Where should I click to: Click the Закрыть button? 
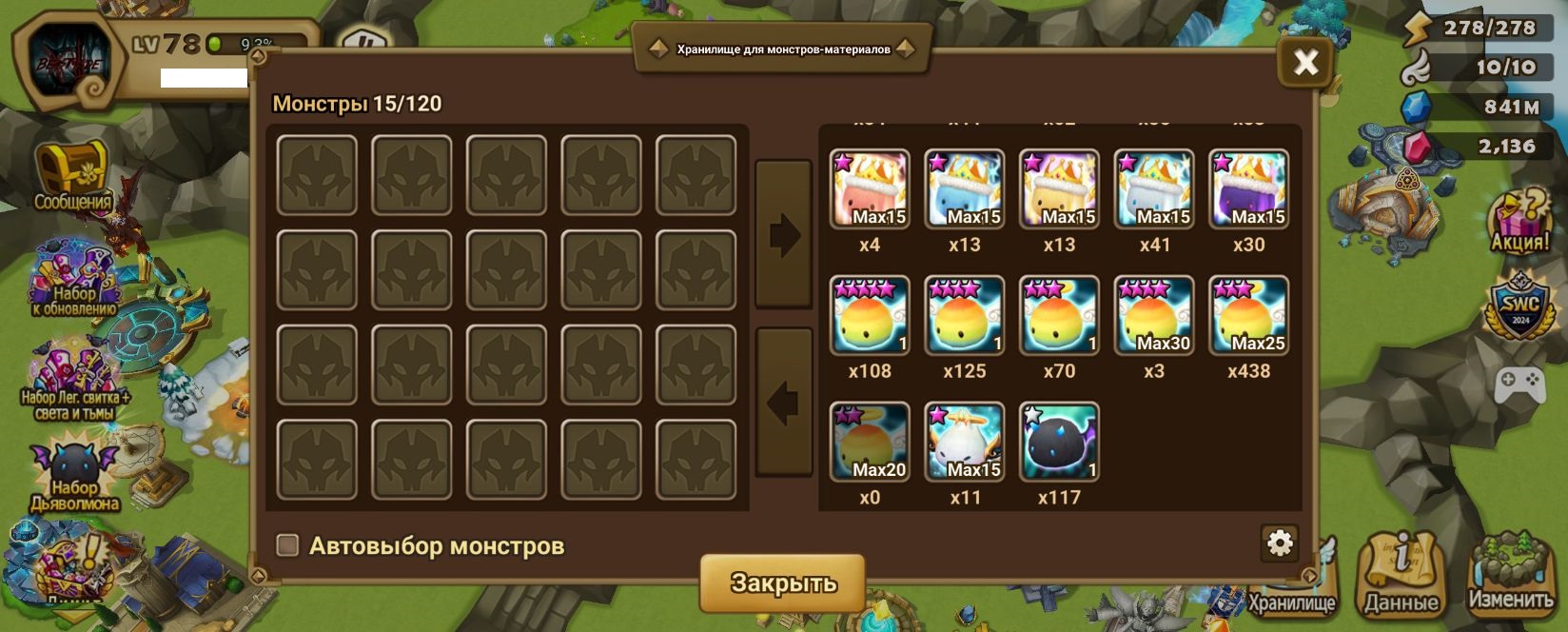[x=782, y=583]
